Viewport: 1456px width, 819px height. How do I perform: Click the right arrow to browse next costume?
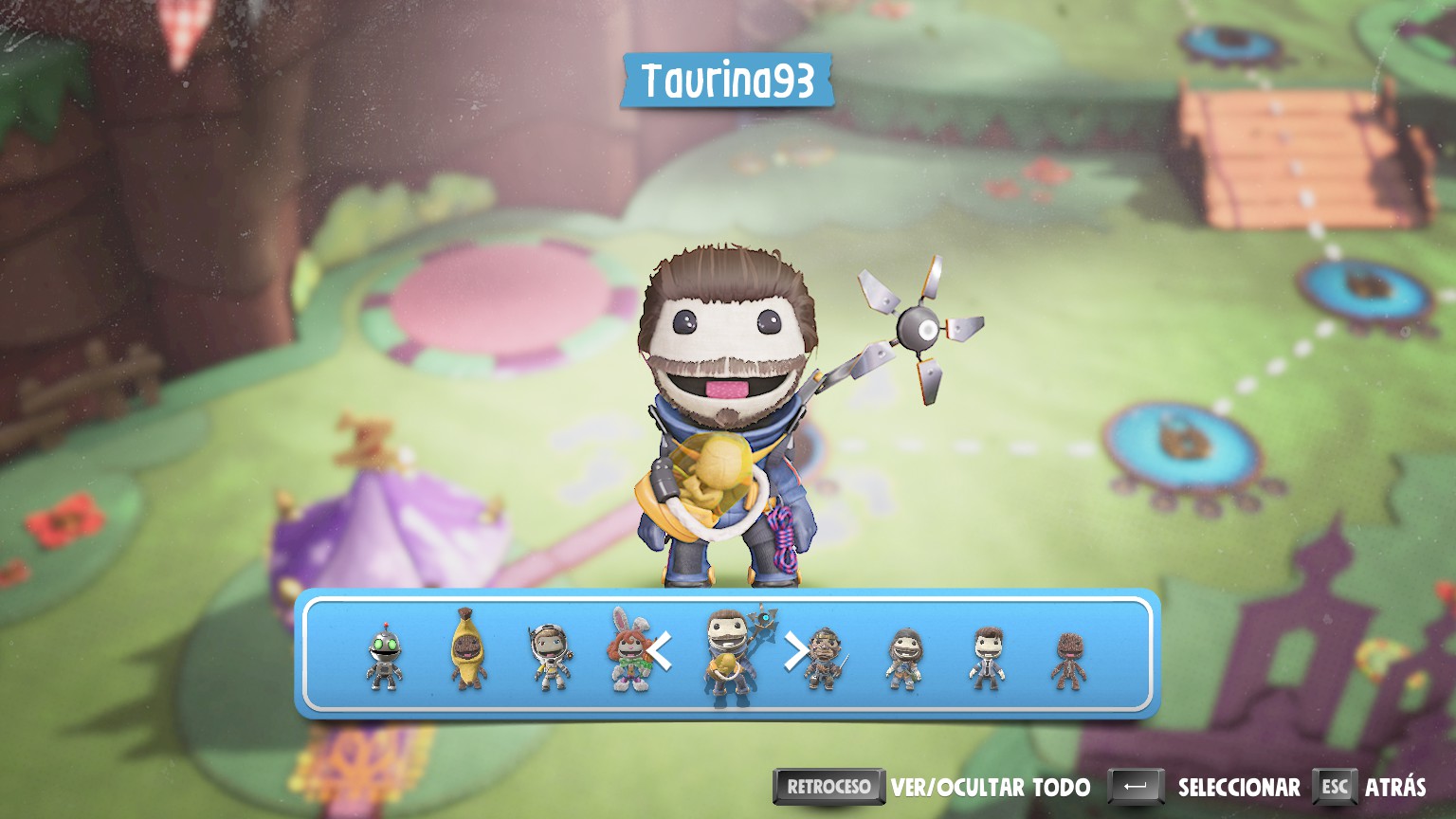[x=794, y=652]
